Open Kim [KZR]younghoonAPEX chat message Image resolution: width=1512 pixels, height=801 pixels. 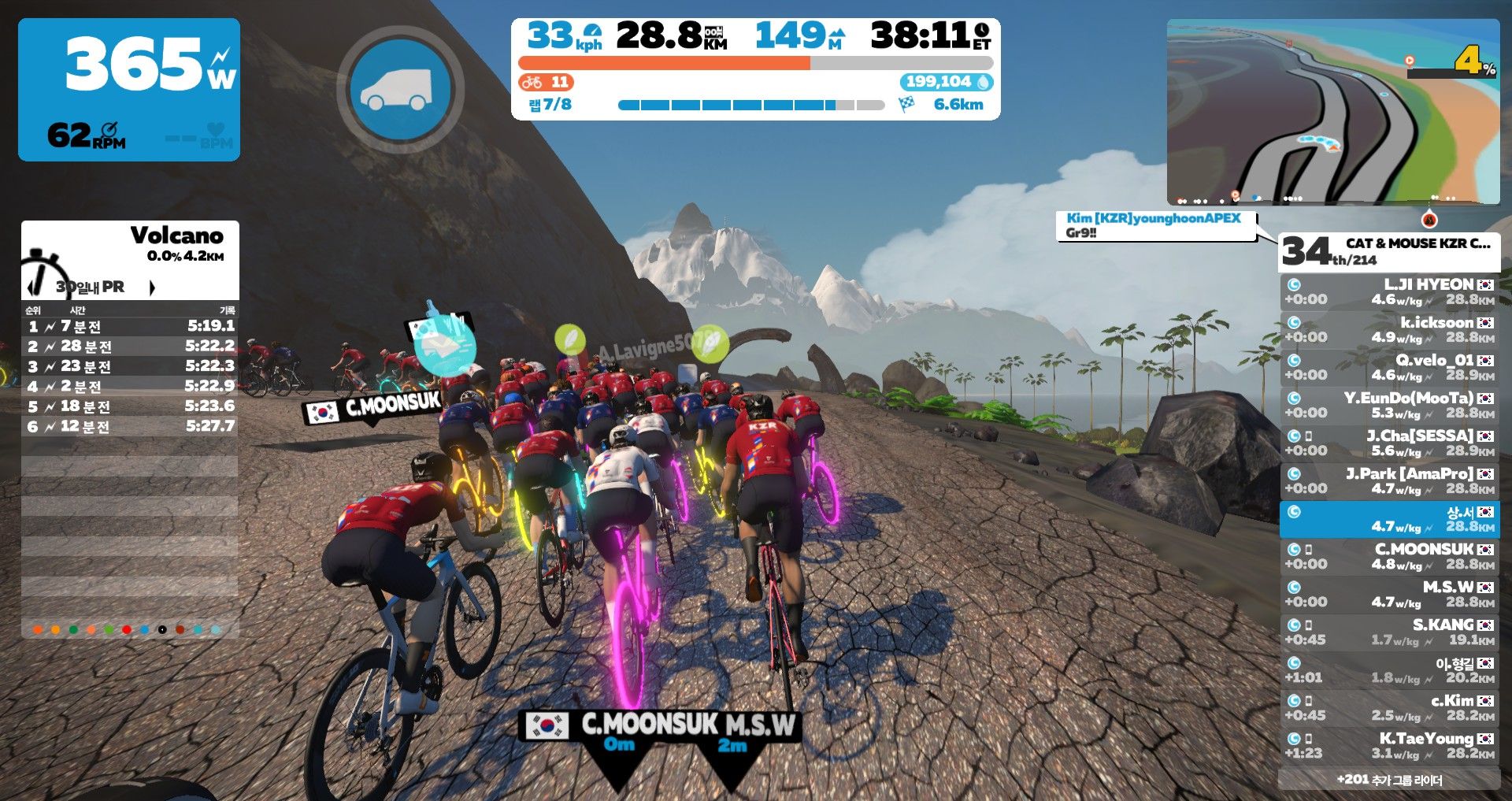1154,225
